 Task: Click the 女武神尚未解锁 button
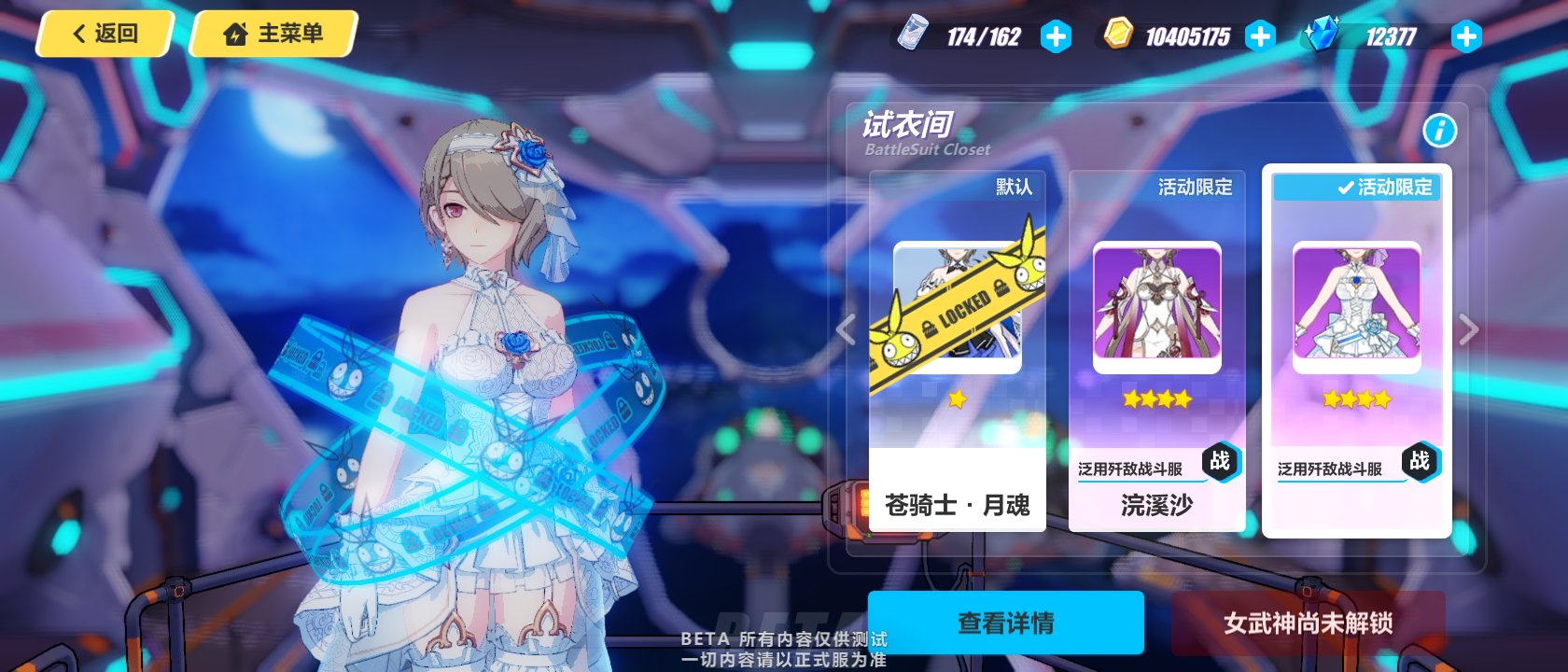(1308, 623)
